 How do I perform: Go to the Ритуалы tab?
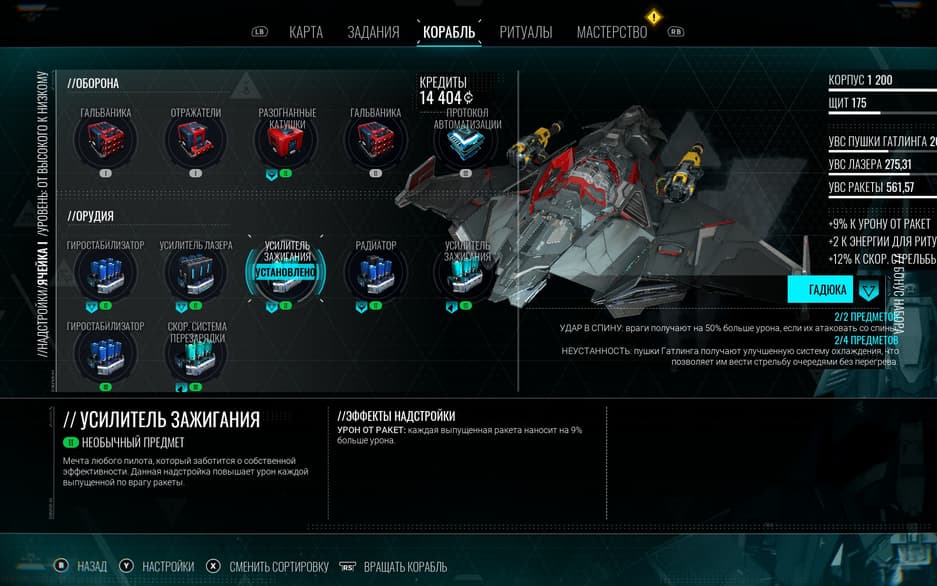tap(526, 32)
